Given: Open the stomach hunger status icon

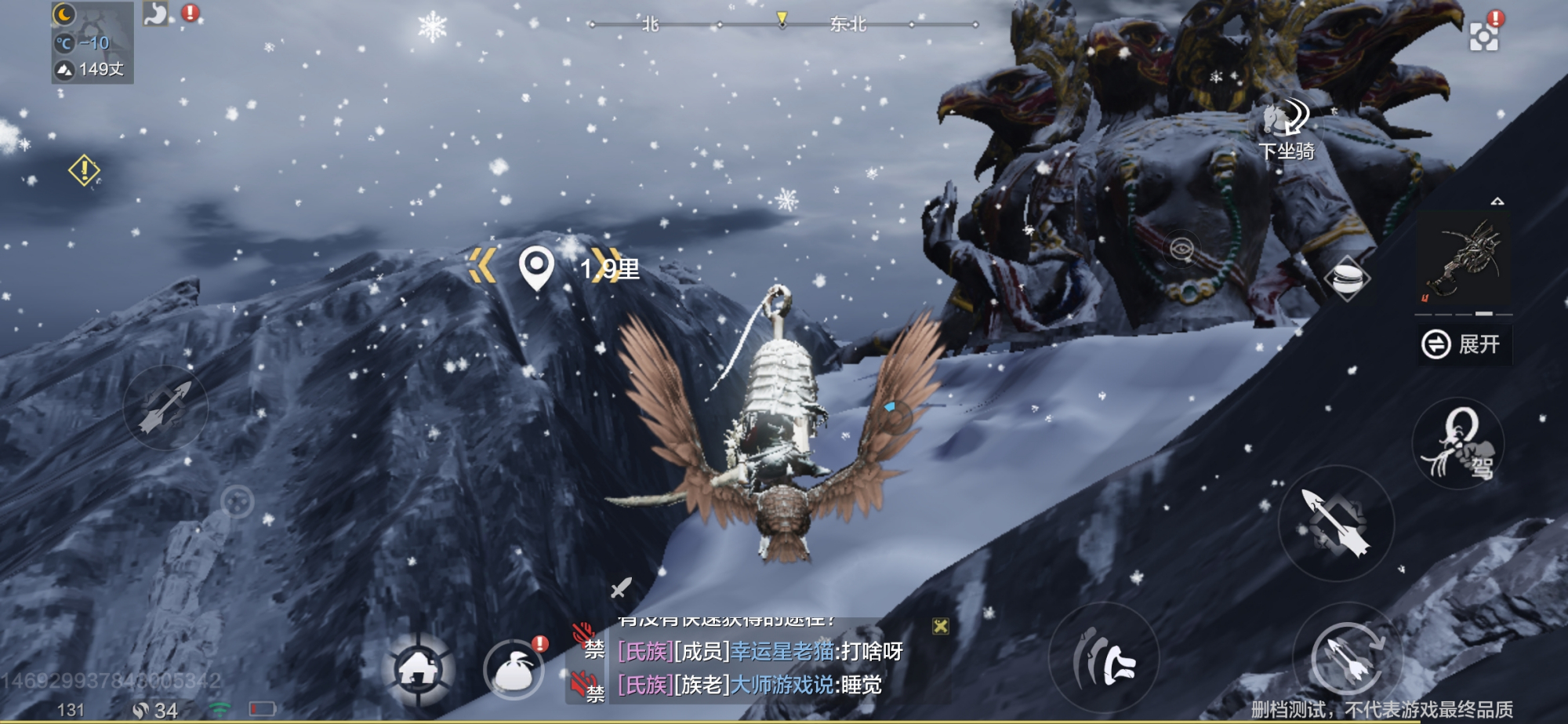Looking at the screenshot, I should (156, 13).
